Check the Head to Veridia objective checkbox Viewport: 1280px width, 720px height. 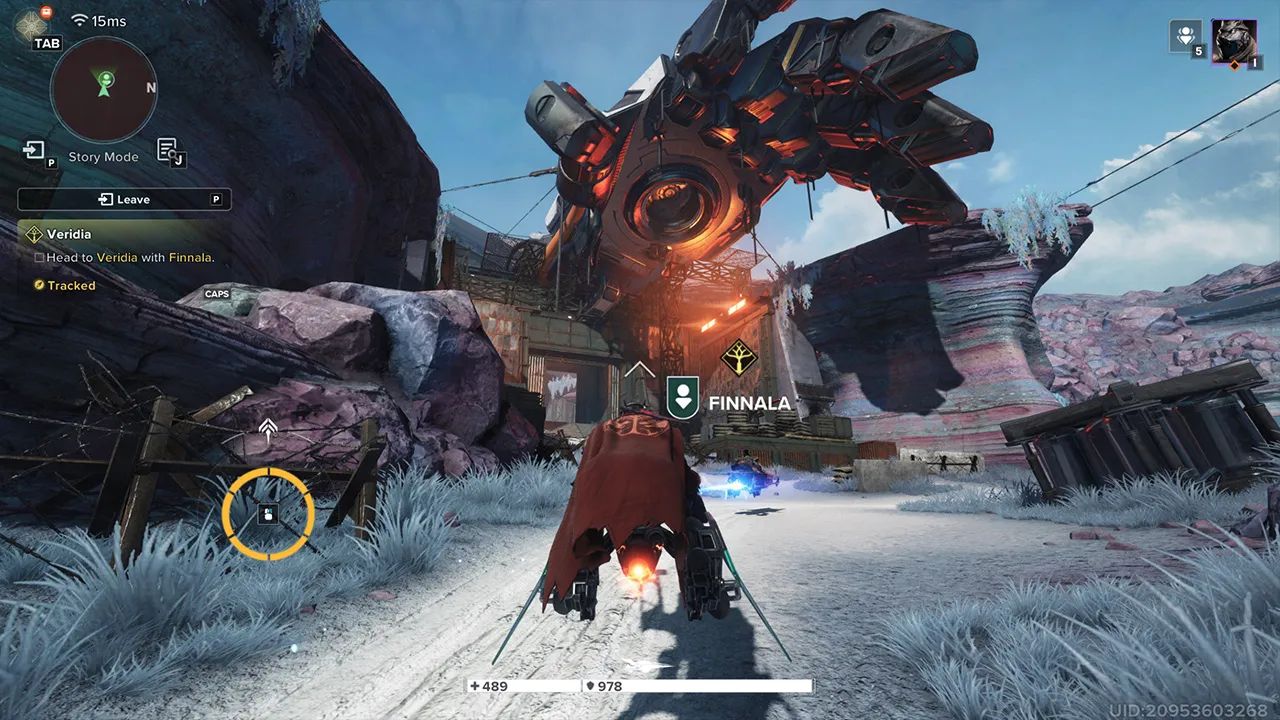pos(37,257)
